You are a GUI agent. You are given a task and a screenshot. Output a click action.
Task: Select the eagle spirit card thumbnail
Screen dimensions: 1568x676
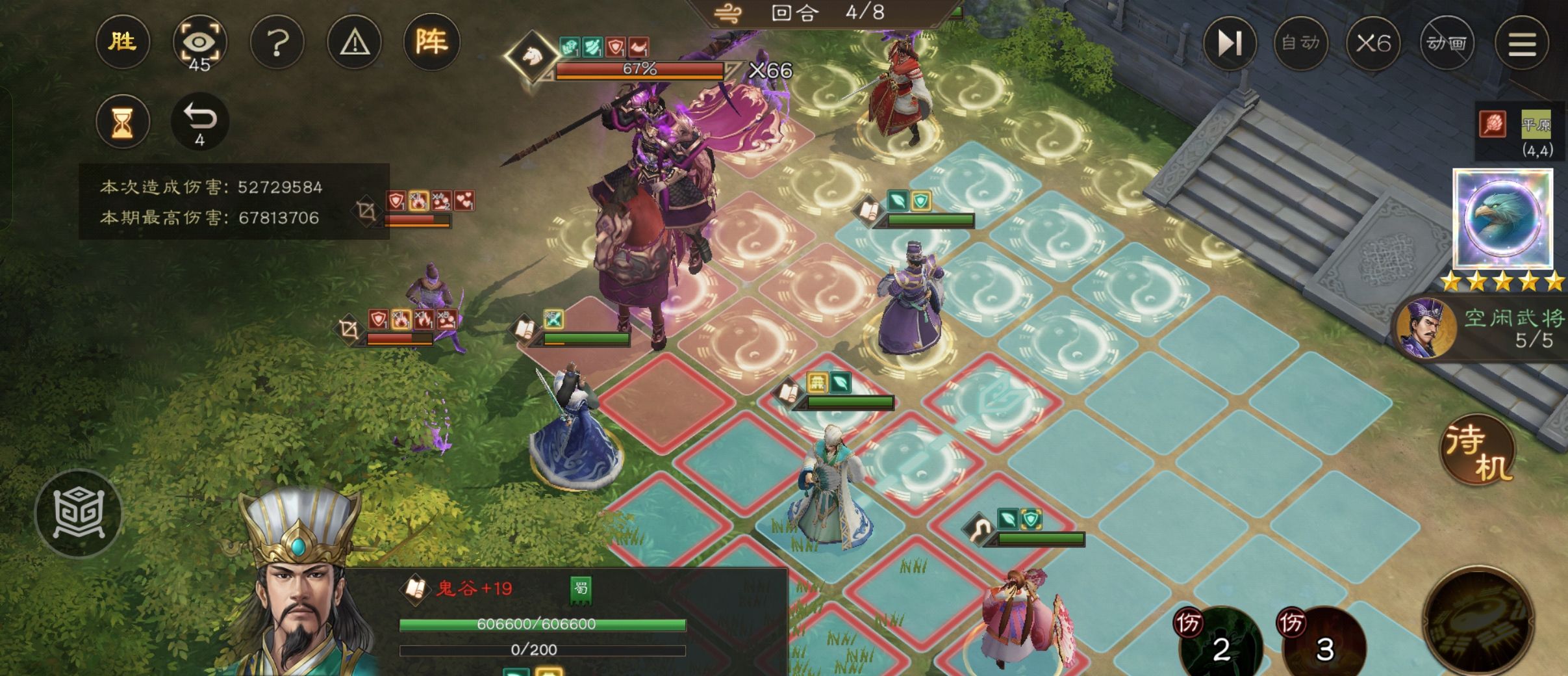pos(1502,218)
